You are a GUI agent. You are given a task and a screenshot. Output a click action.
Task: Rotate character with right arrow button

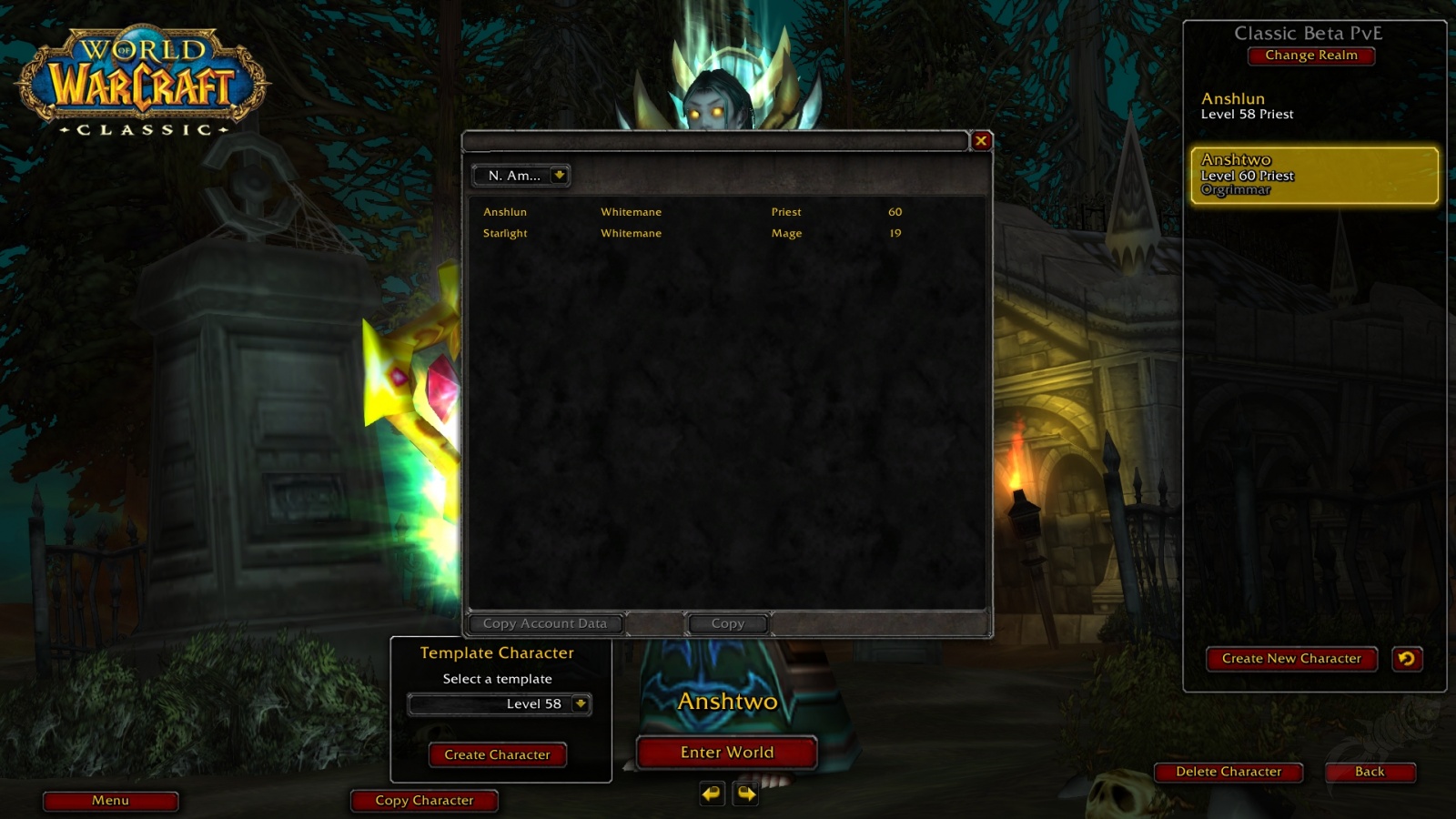click(x=746, y=794)
